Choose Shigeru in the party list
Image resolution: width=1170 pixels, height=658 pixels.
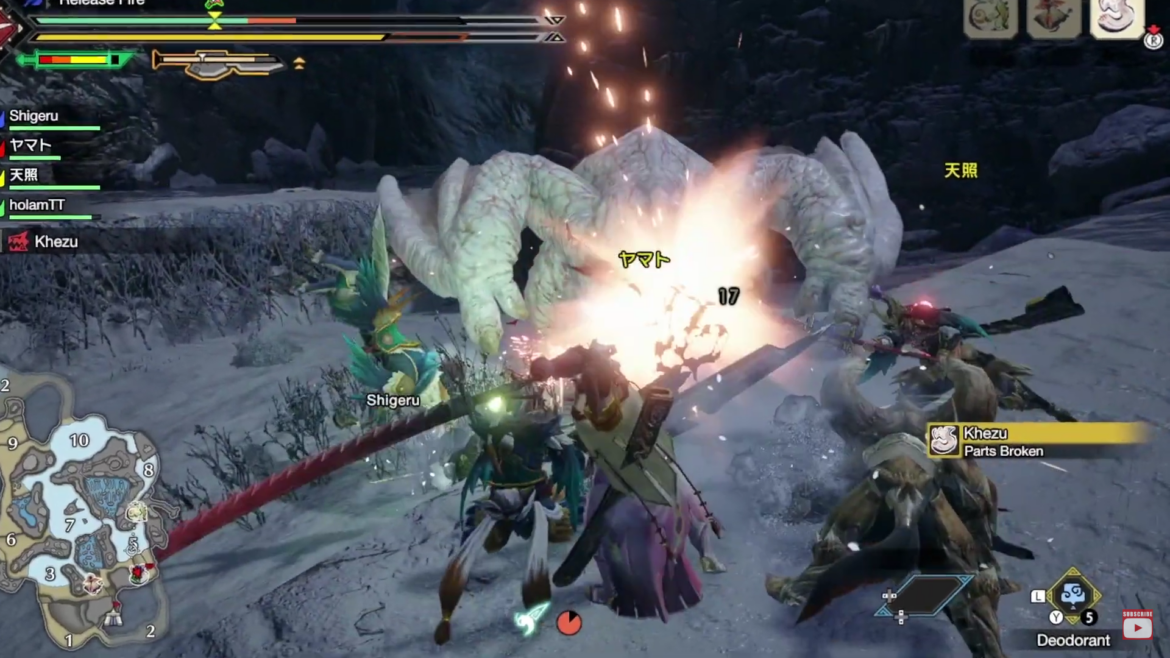point(34,117)
